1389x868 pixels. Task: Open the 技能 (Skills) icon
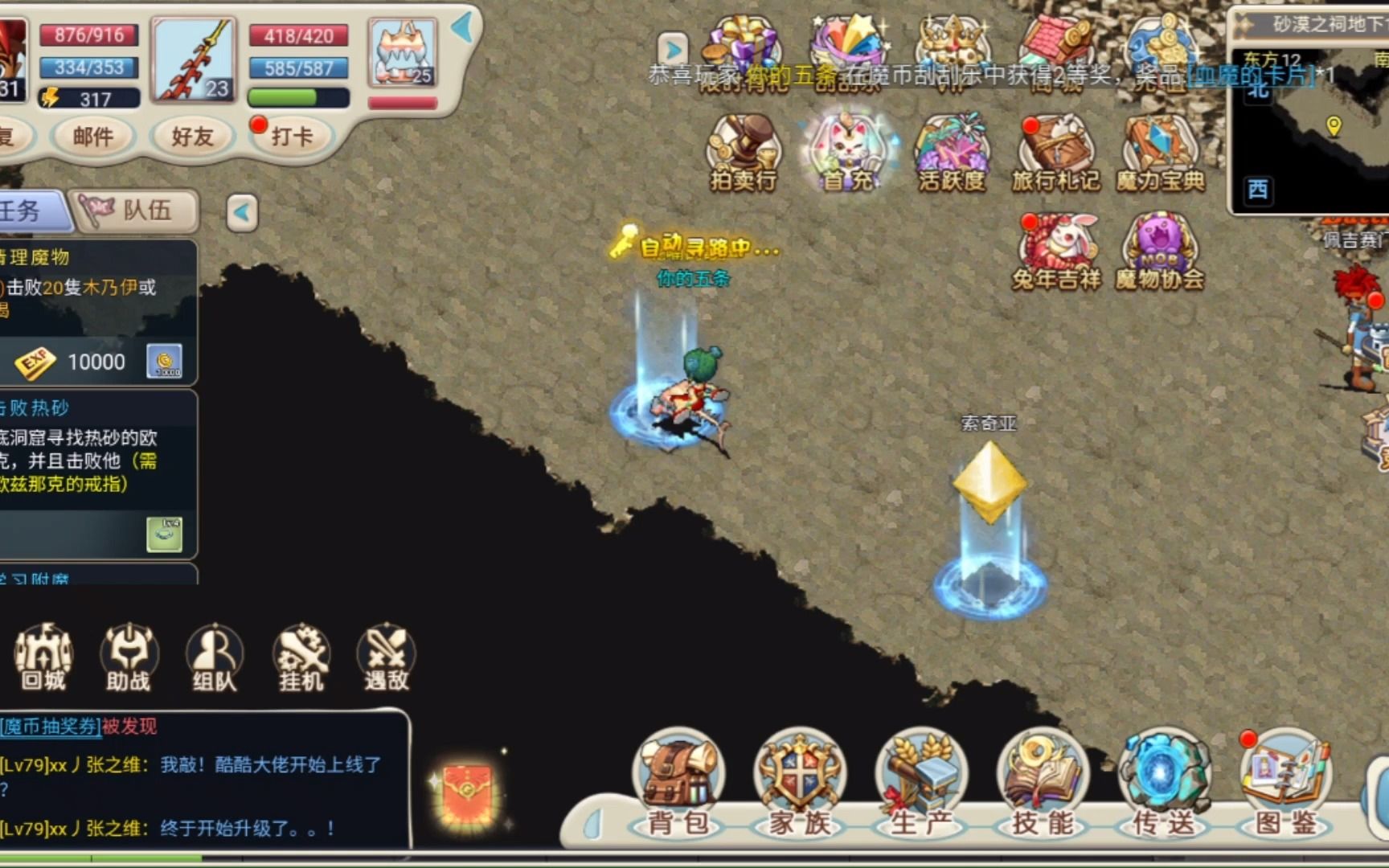pos(1043,773)
